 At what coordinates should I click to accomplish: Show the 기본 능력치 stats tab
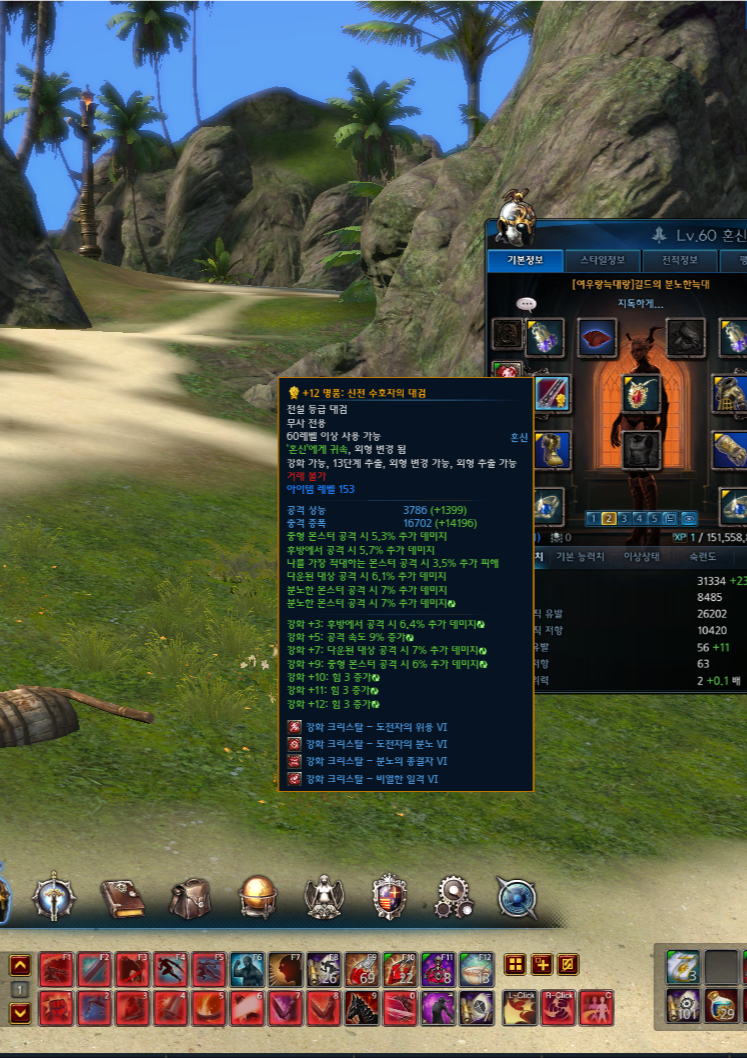coord(578,556)
